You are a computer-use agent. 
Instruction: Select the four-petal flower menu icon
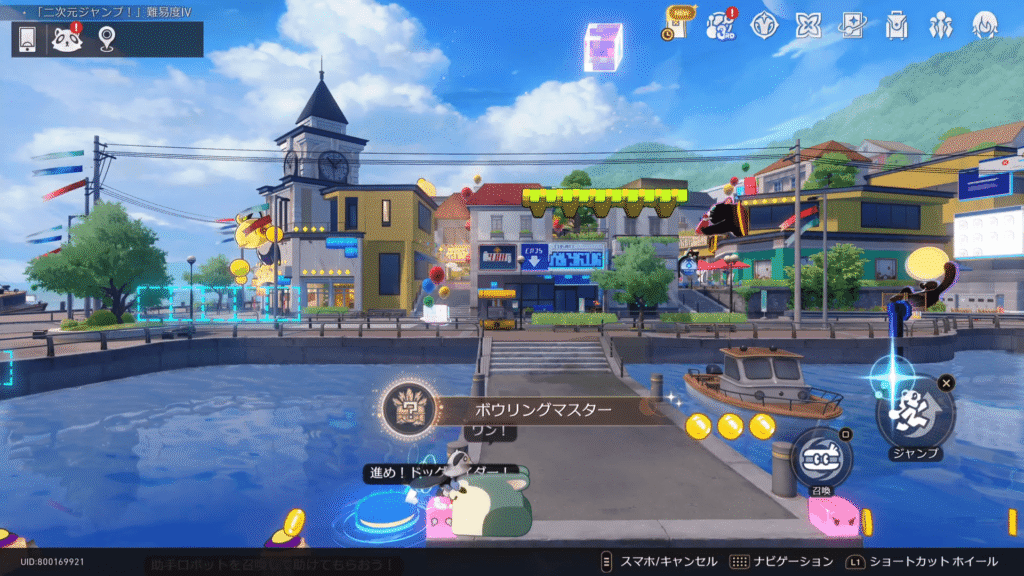pyautogui.click(x=808, y=24)
